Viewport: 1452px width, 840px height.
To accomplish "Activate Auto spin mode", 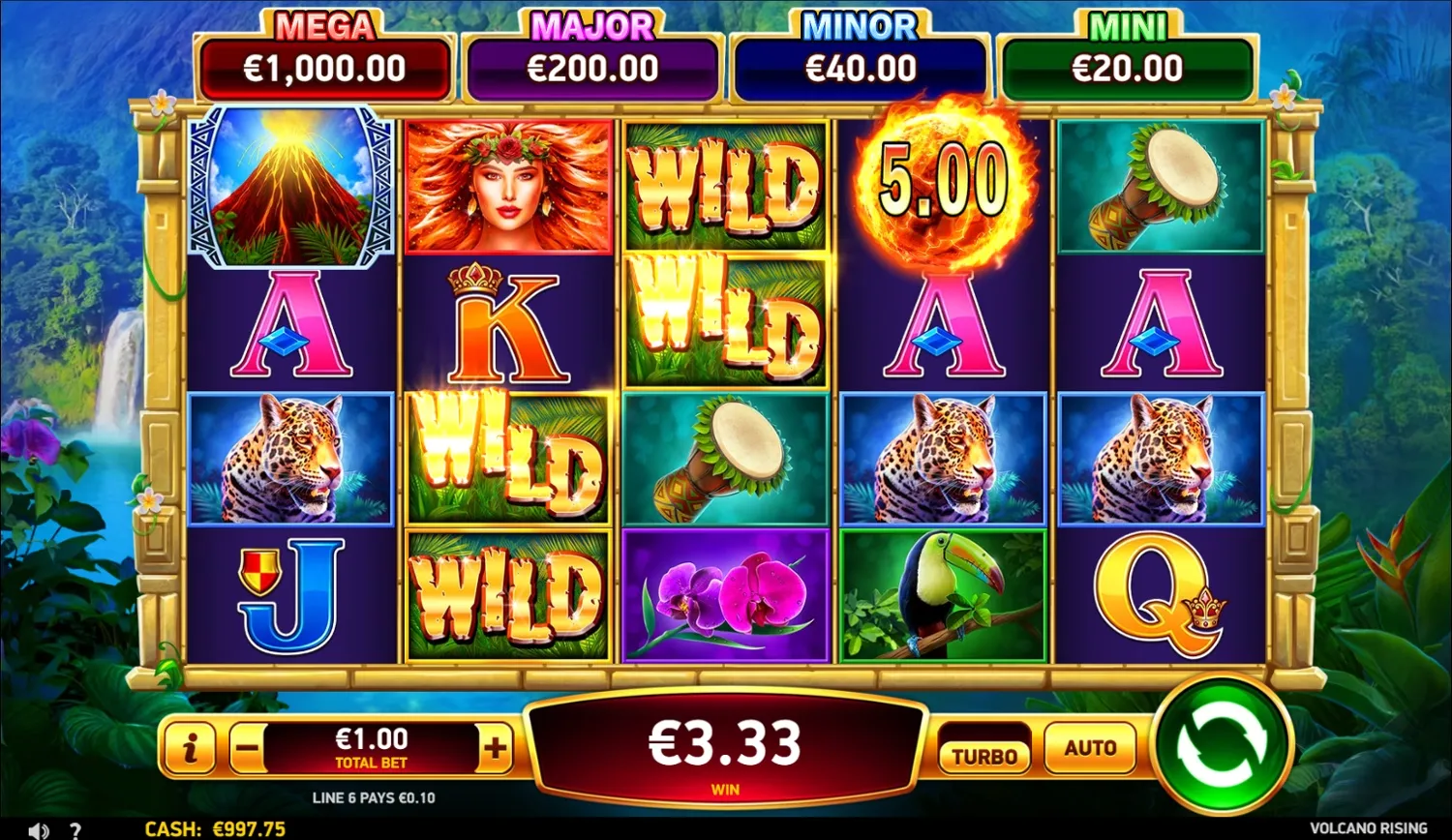I will point(1089,747).
